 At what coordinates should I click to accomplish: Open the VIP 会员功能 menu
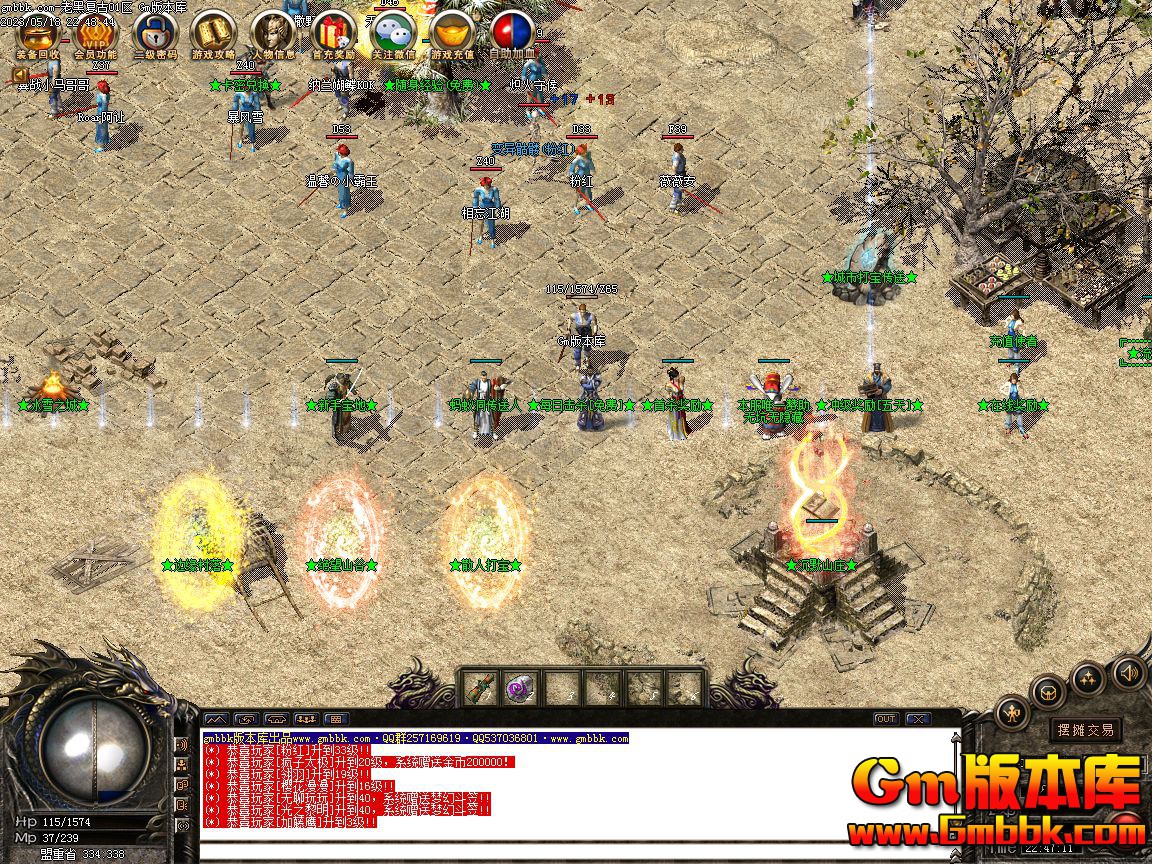coord(95,32)
